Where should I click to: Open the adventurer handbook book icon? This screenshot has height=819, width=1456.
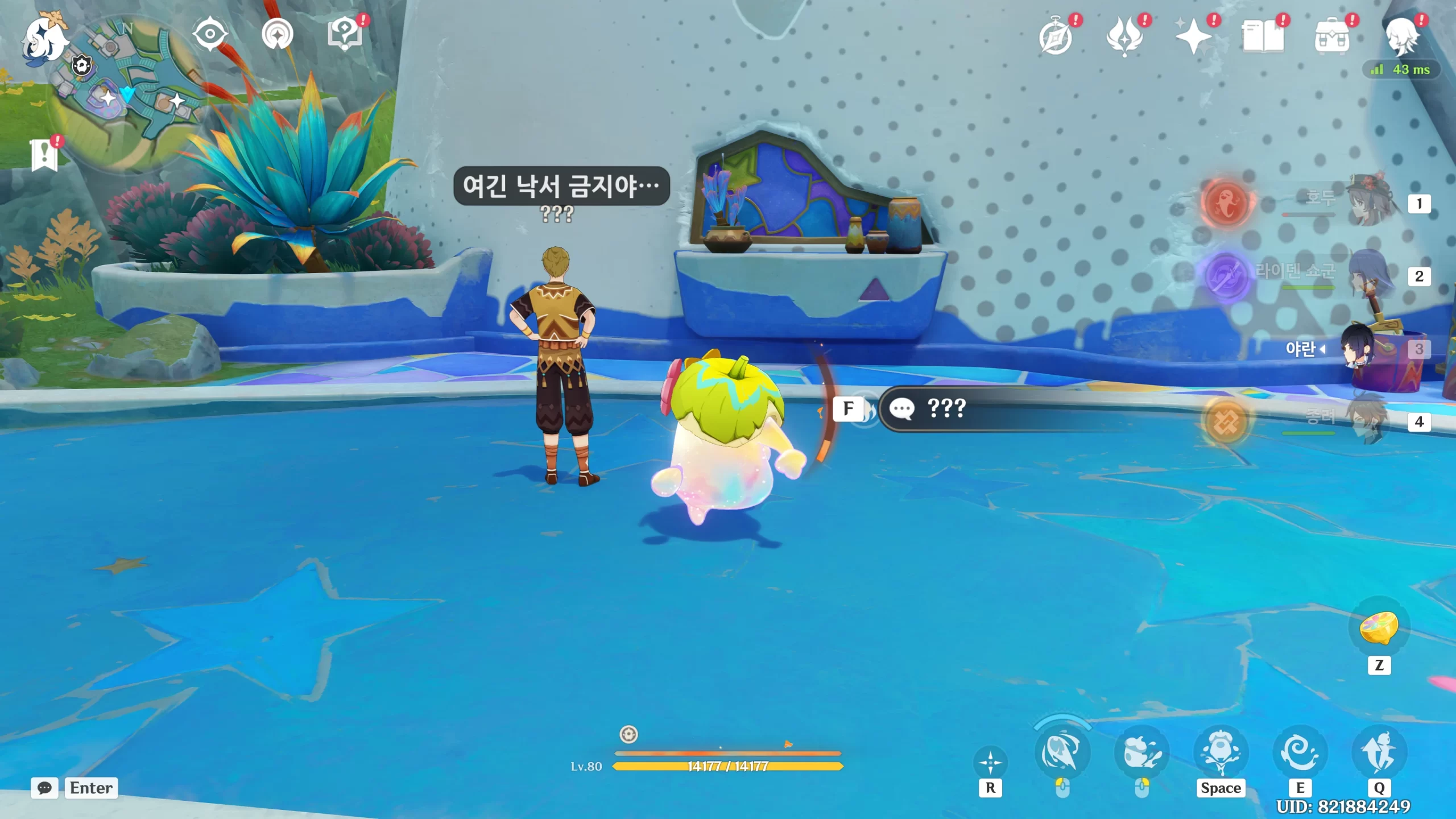point(1263,38)
